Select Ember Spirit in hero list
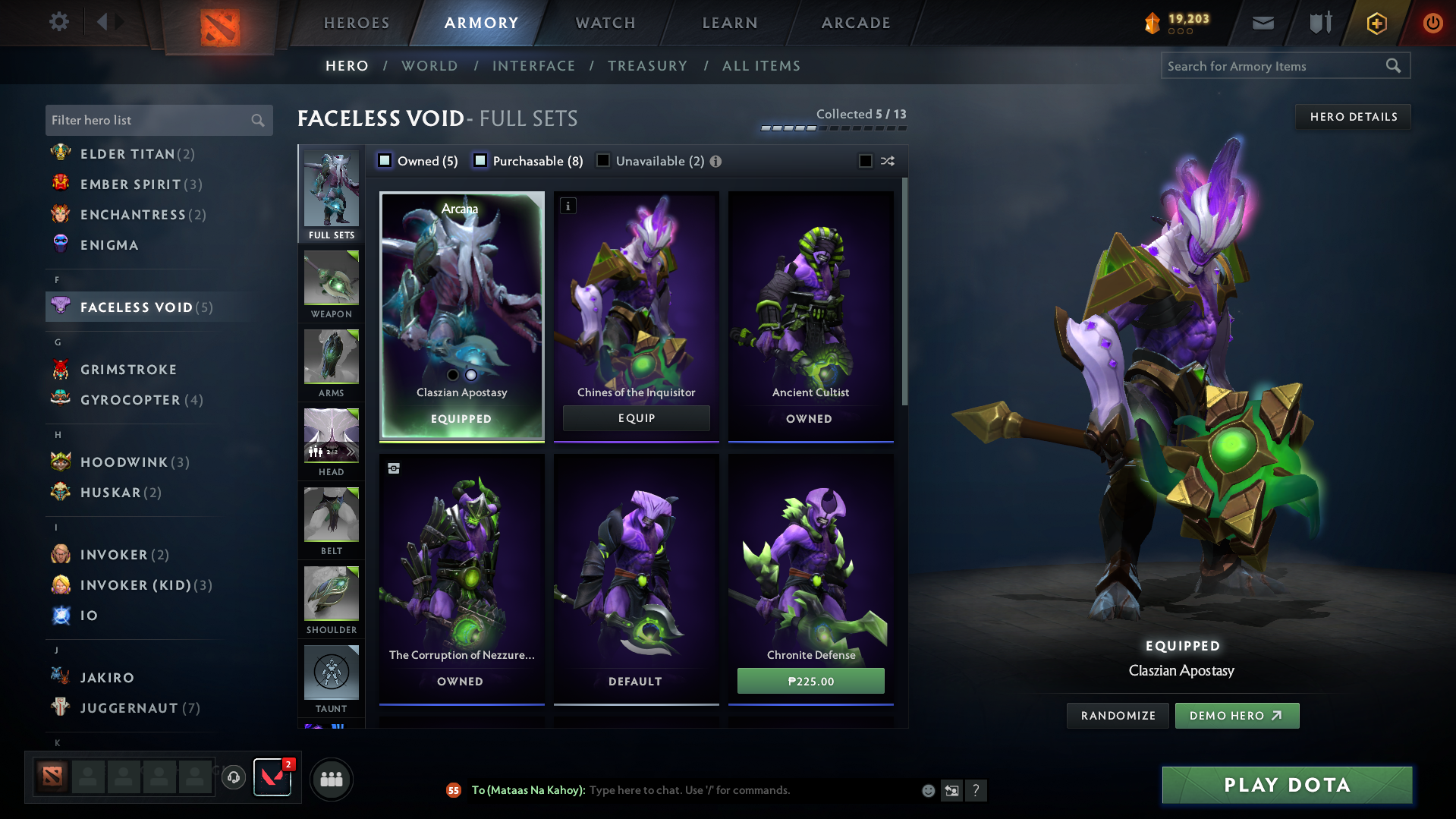The image size is (1456, 819). [x=131, y=184]
